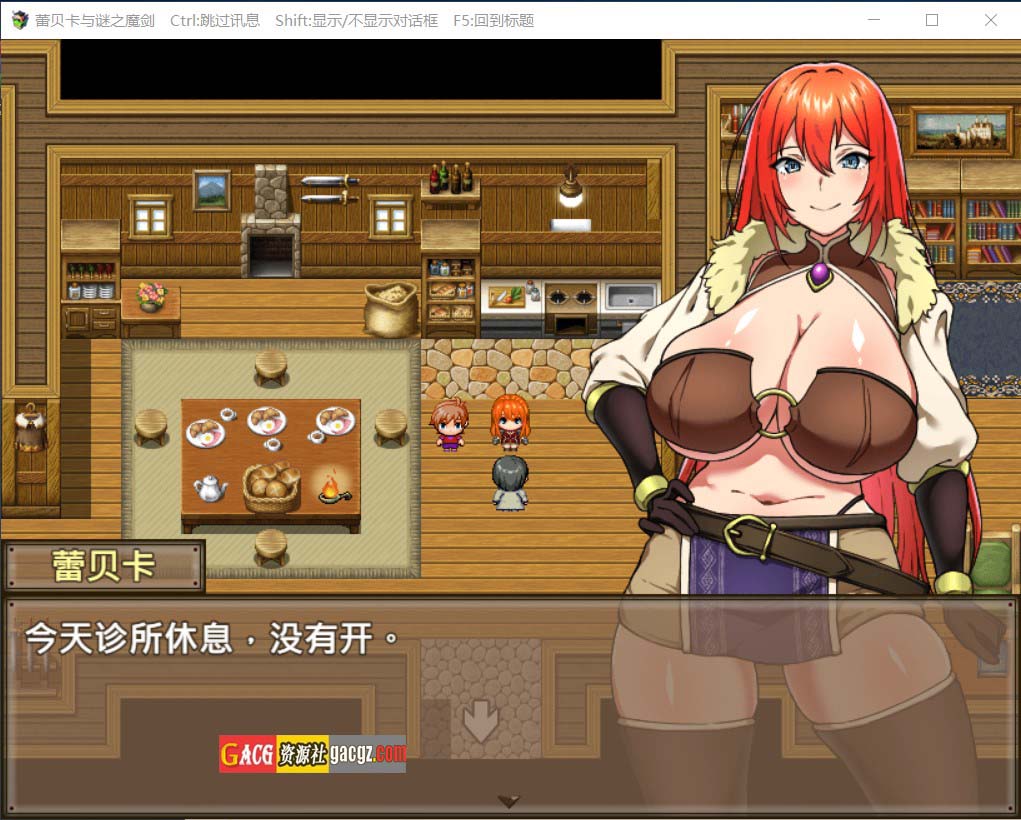Maximize the game window
The image size is (1021, 820).
point(932,20)
